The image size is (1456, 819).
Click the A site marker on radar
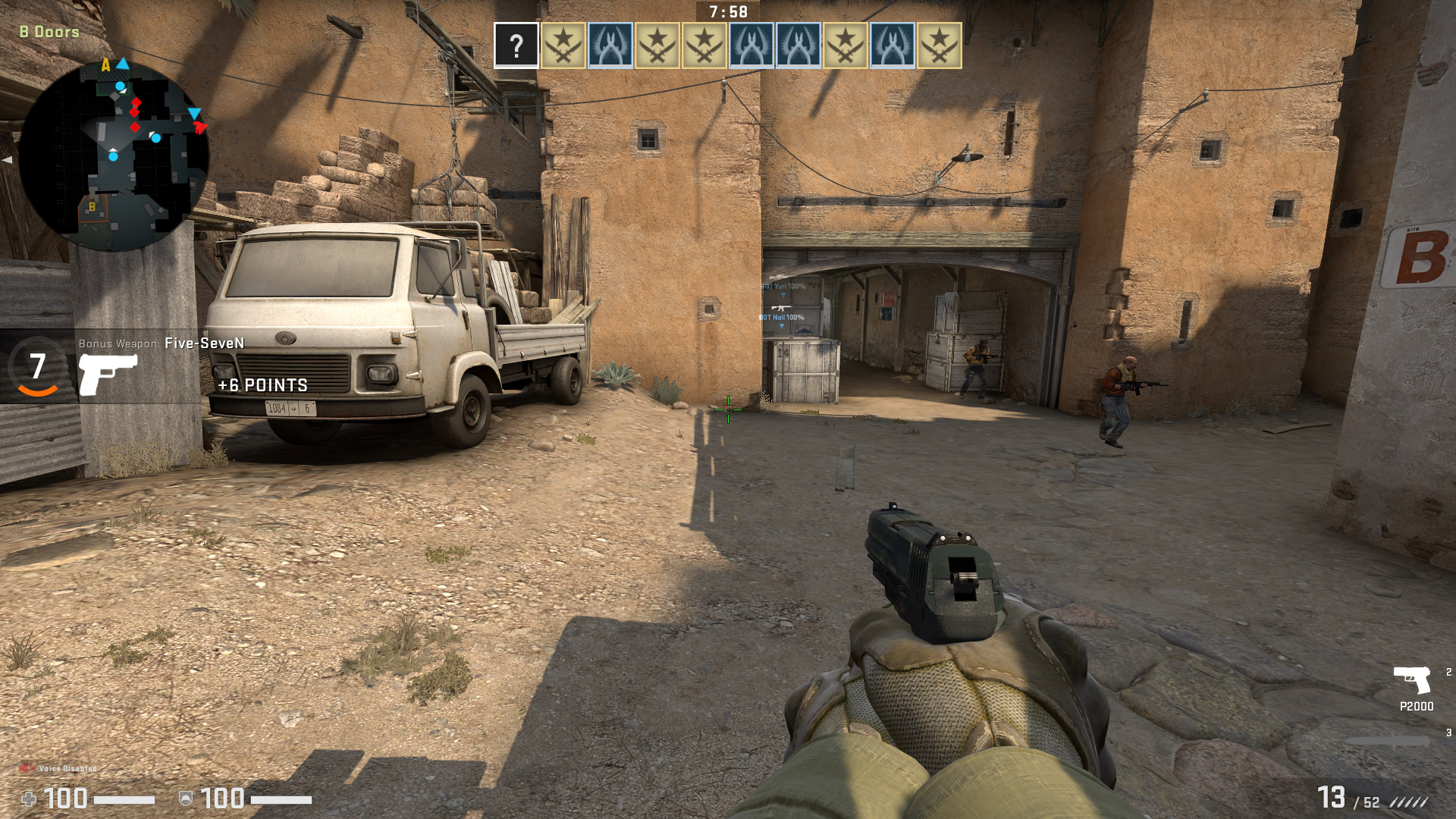tap(105, 65)
